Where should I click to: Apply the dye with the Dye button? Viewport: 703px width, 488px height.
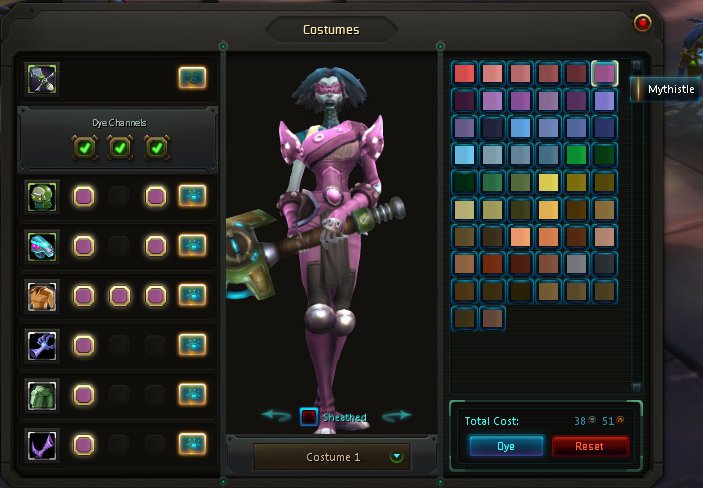click(x=506, y=446)
